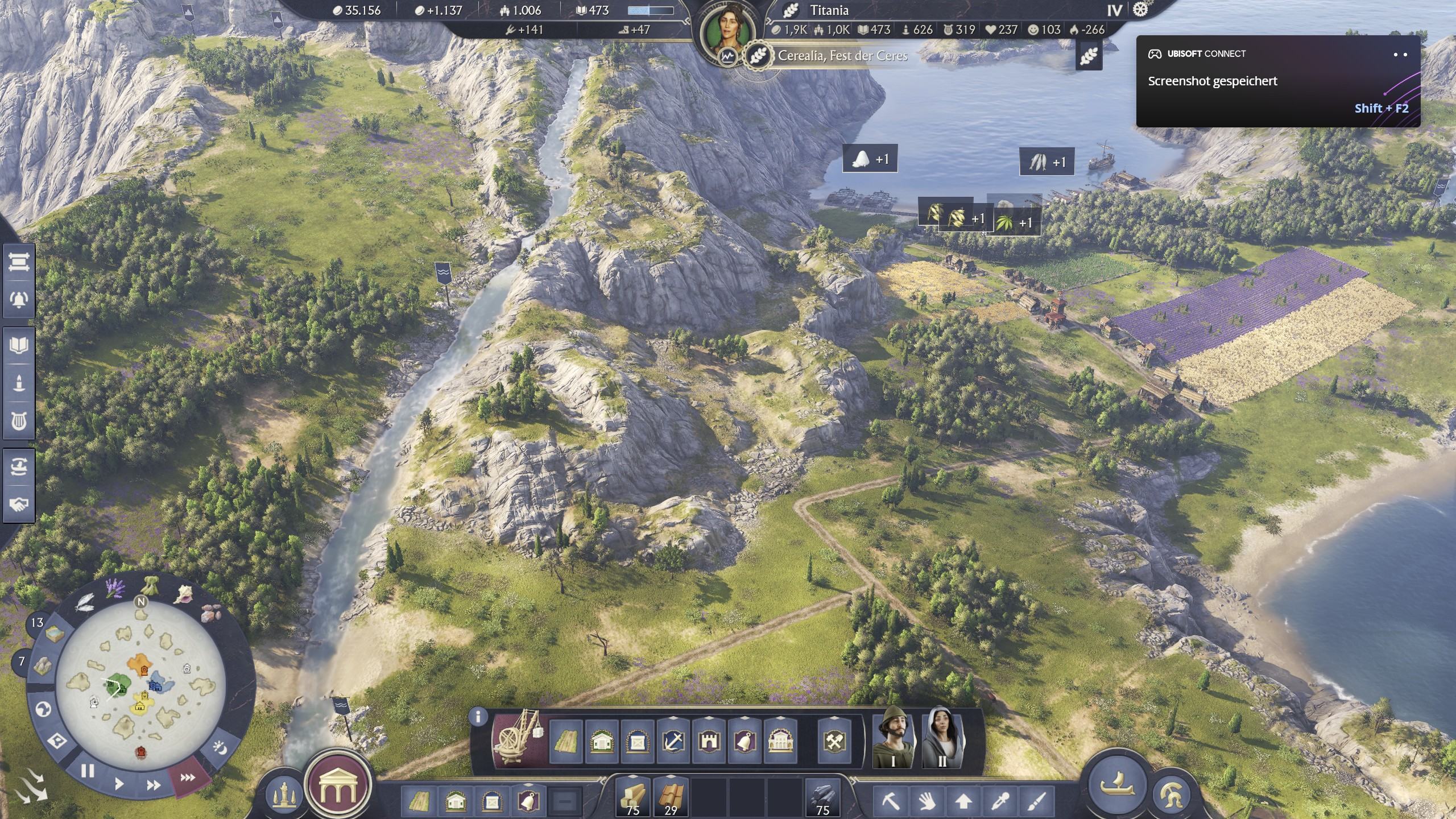Open the ship trade routes menu
1456x819 pixels.
[x=19, y=467]
